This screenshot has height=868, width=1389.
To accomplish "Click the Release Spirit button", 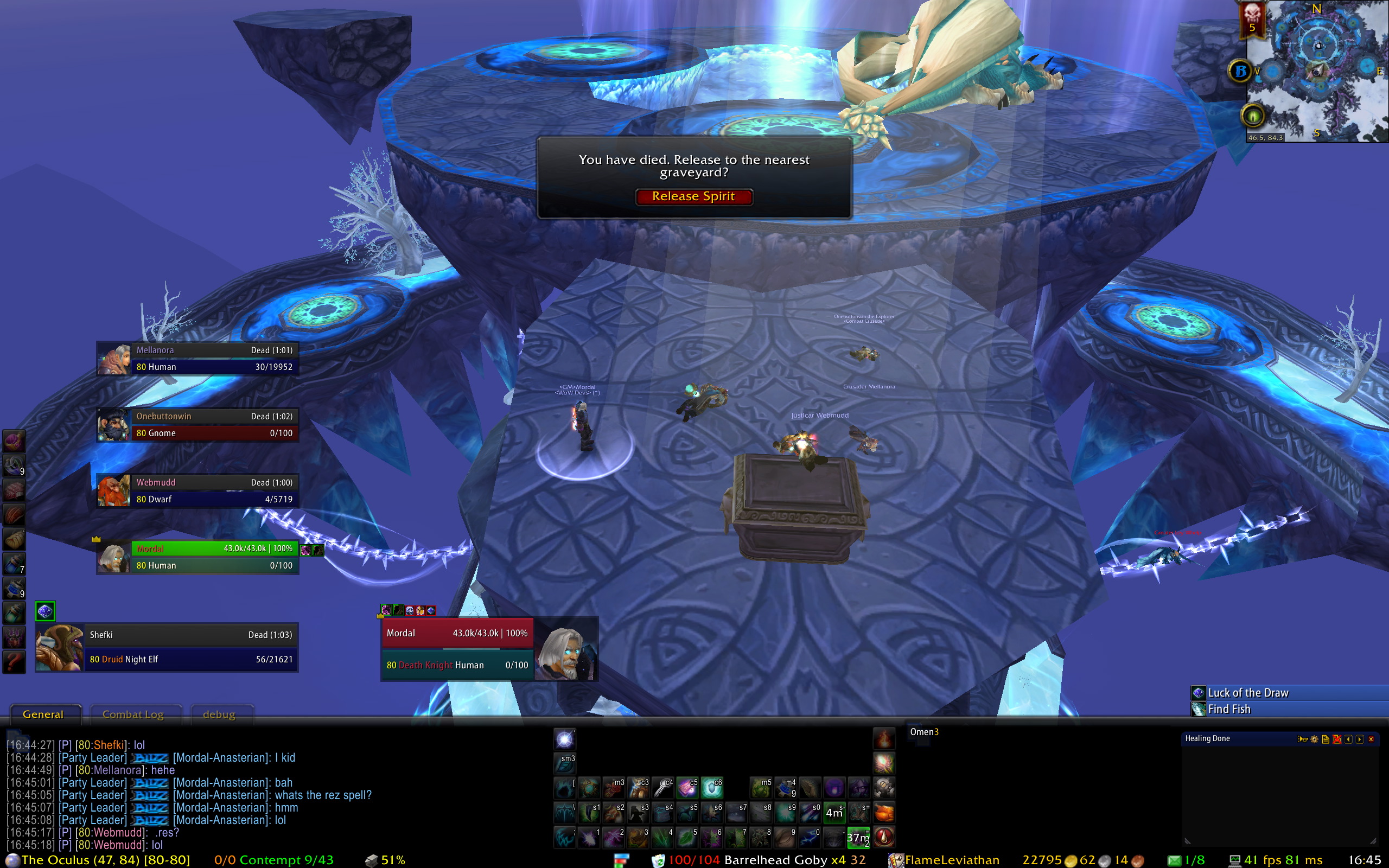I will [693, 197].
